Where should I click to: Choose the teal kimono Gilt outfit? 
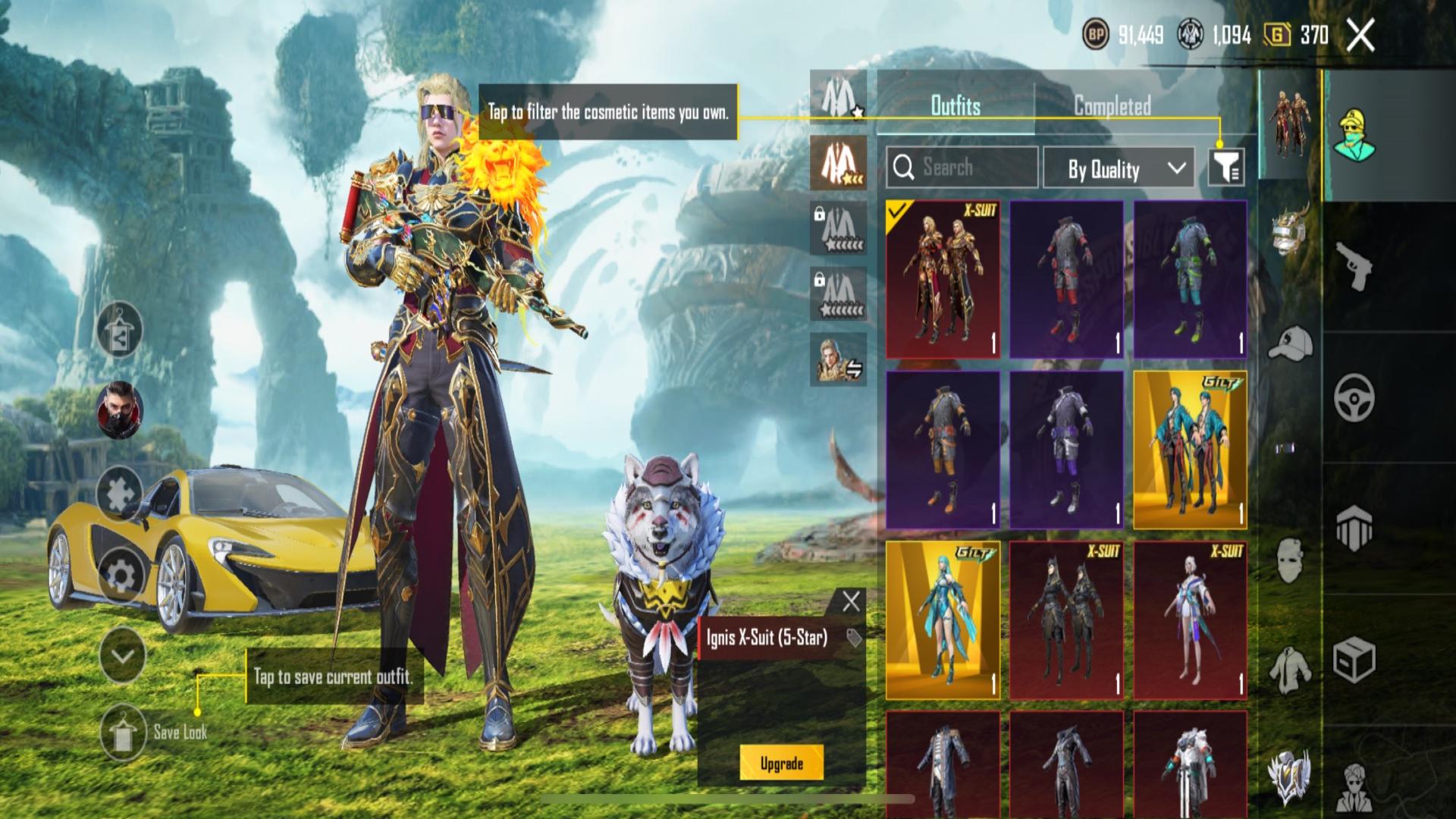tap(1190, 450)
